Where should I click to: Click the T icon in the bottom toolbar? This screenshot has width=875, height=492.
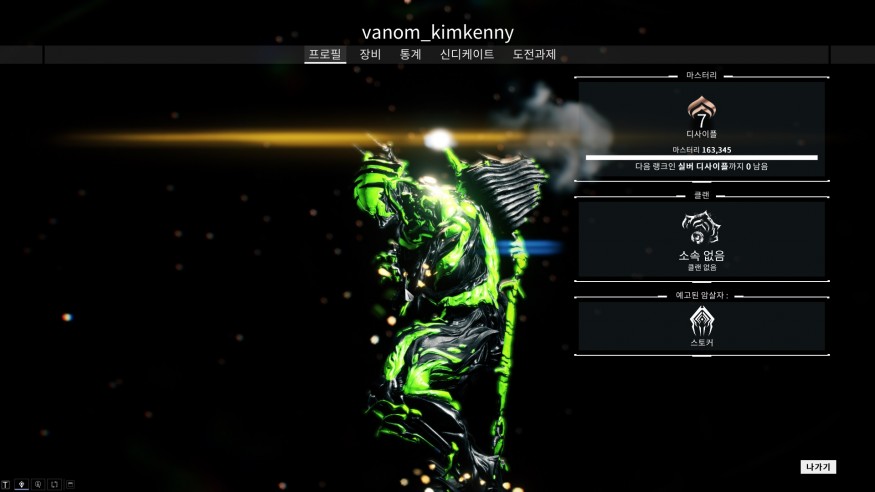[6, 484]
